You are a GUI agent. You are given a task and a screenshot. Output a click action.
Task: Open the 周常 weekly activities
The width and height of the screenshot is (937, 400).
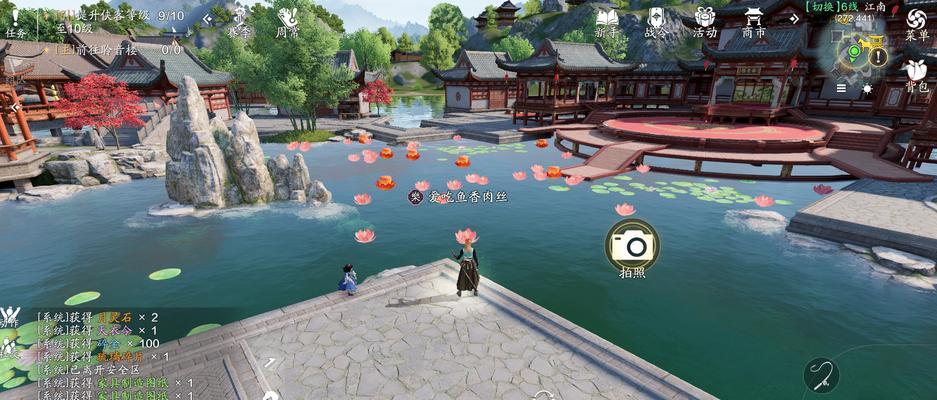click(x=288, y=20)
